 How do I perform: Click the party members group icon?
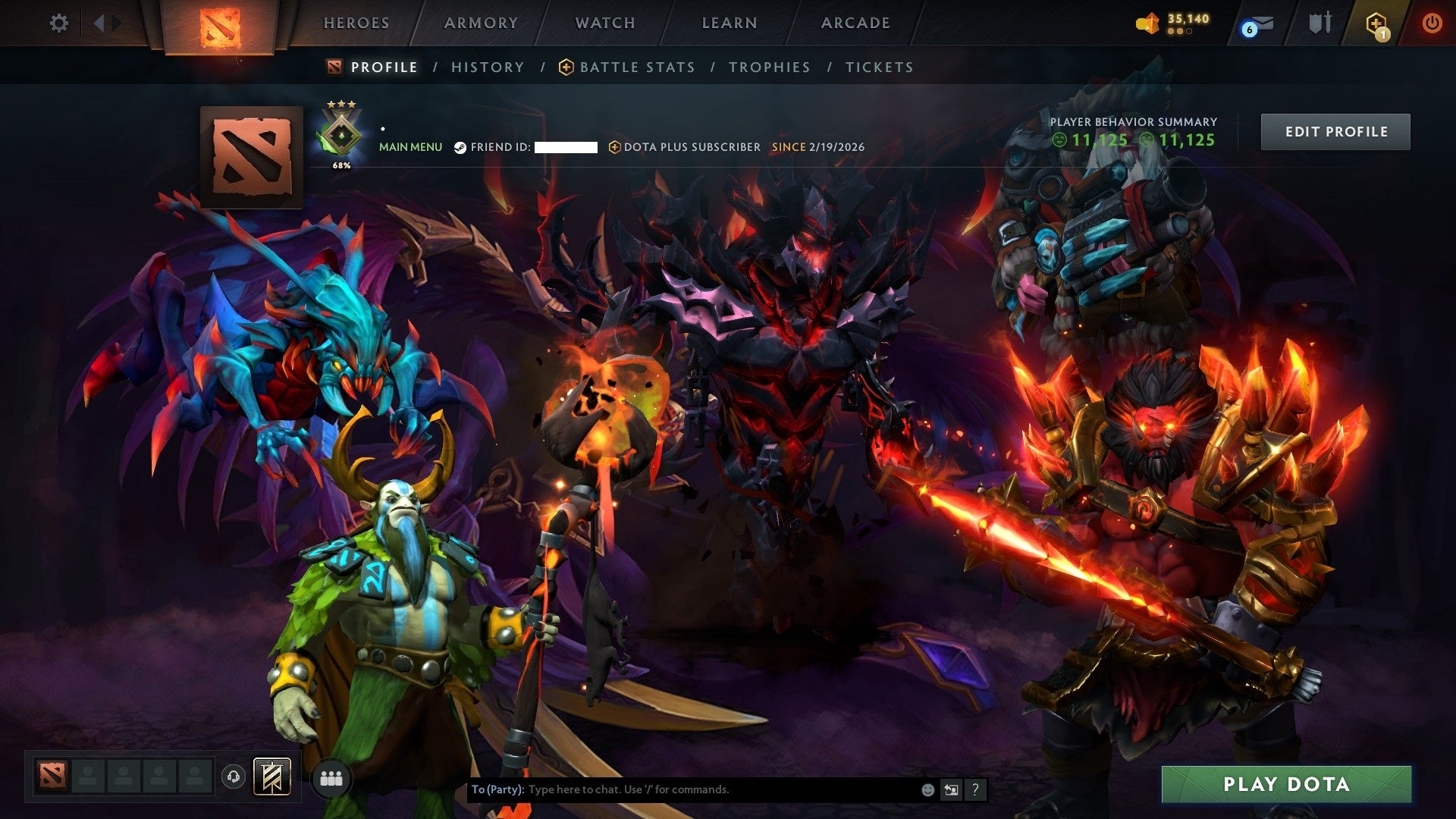coord(330,777)
